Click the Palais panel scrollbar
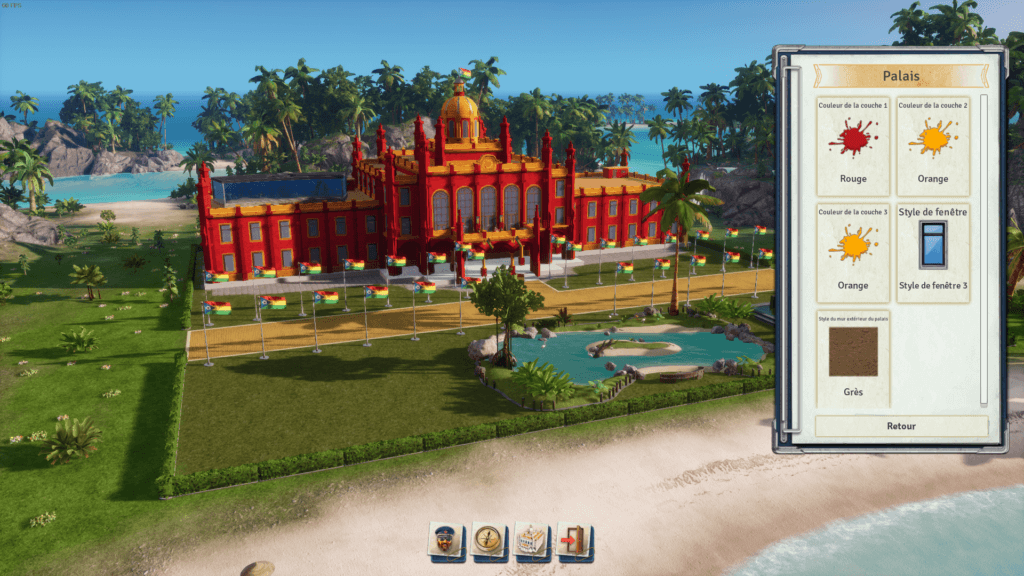 tap(983, 250)
